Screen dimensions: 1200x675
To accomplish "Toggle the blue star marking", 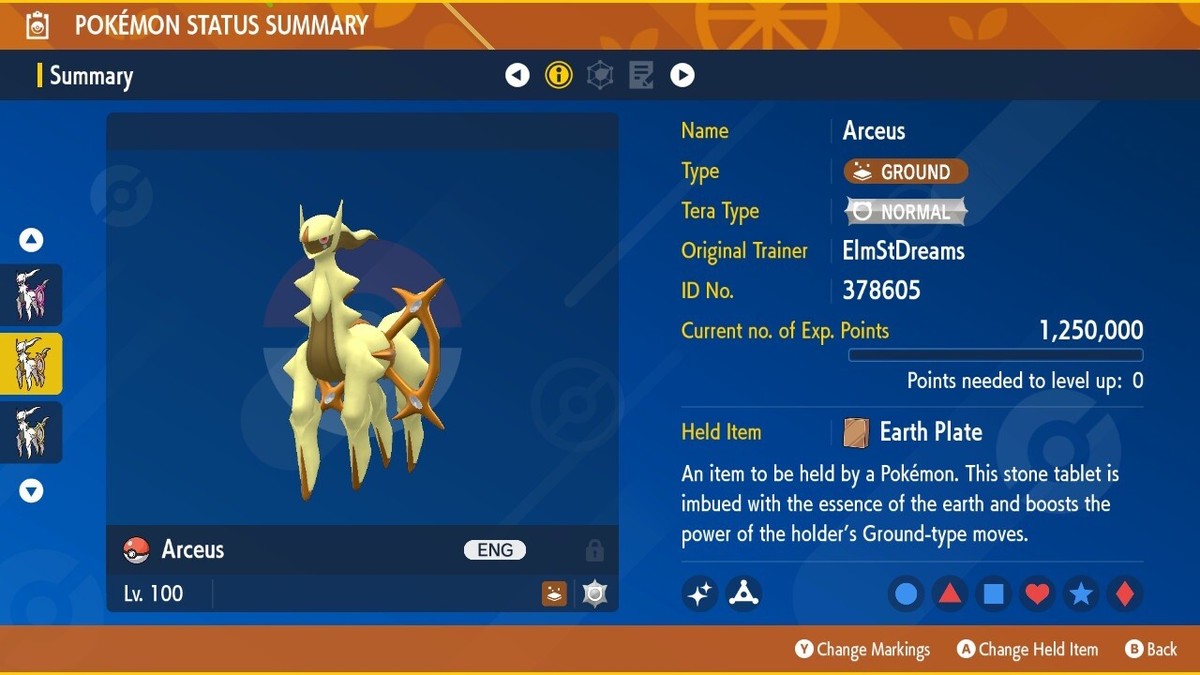I will click(x=1081, y=594).
